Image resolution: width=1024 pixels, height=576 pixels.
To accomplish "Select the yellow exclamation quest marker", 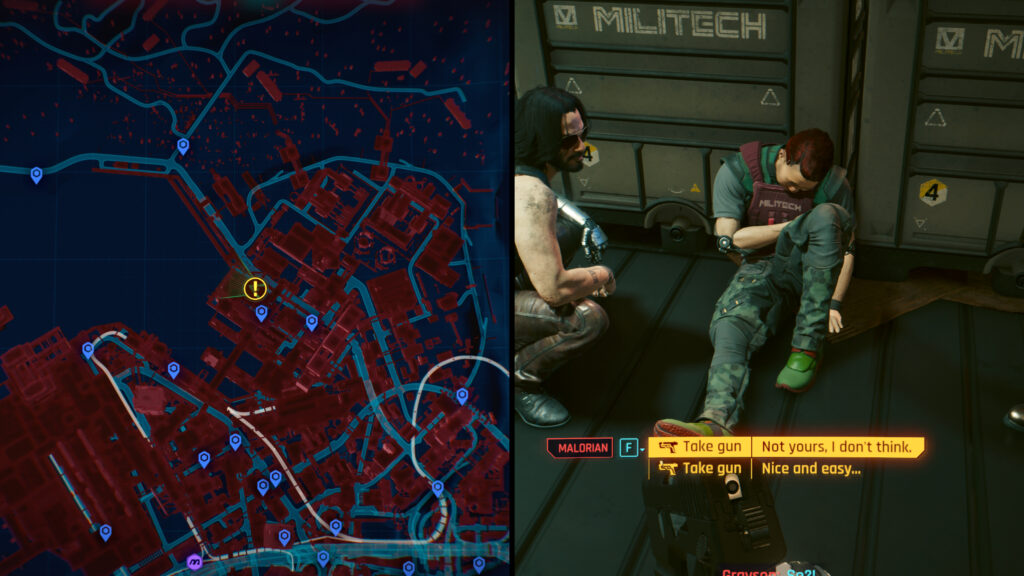I will [256, 289].
